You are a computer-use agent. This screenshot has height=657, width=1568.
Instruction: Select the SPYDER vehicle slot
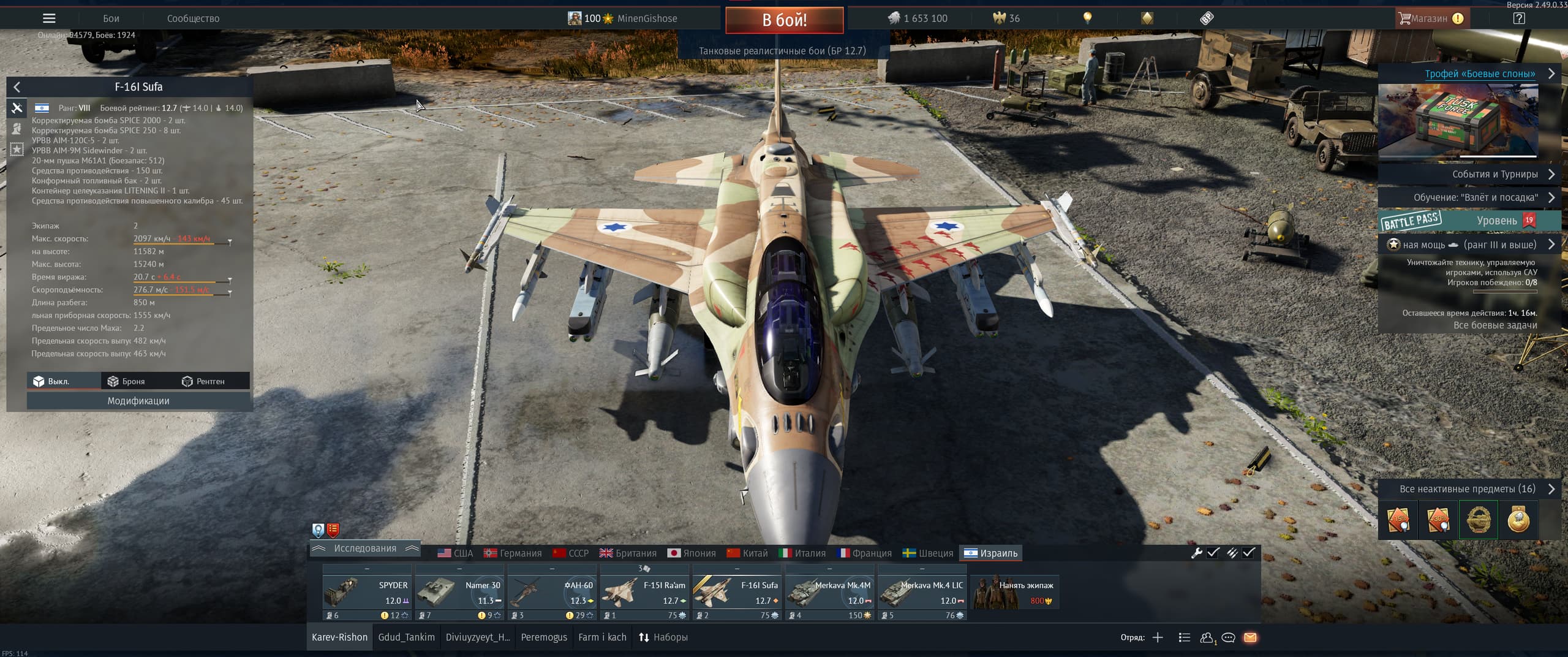pos(366,592)
